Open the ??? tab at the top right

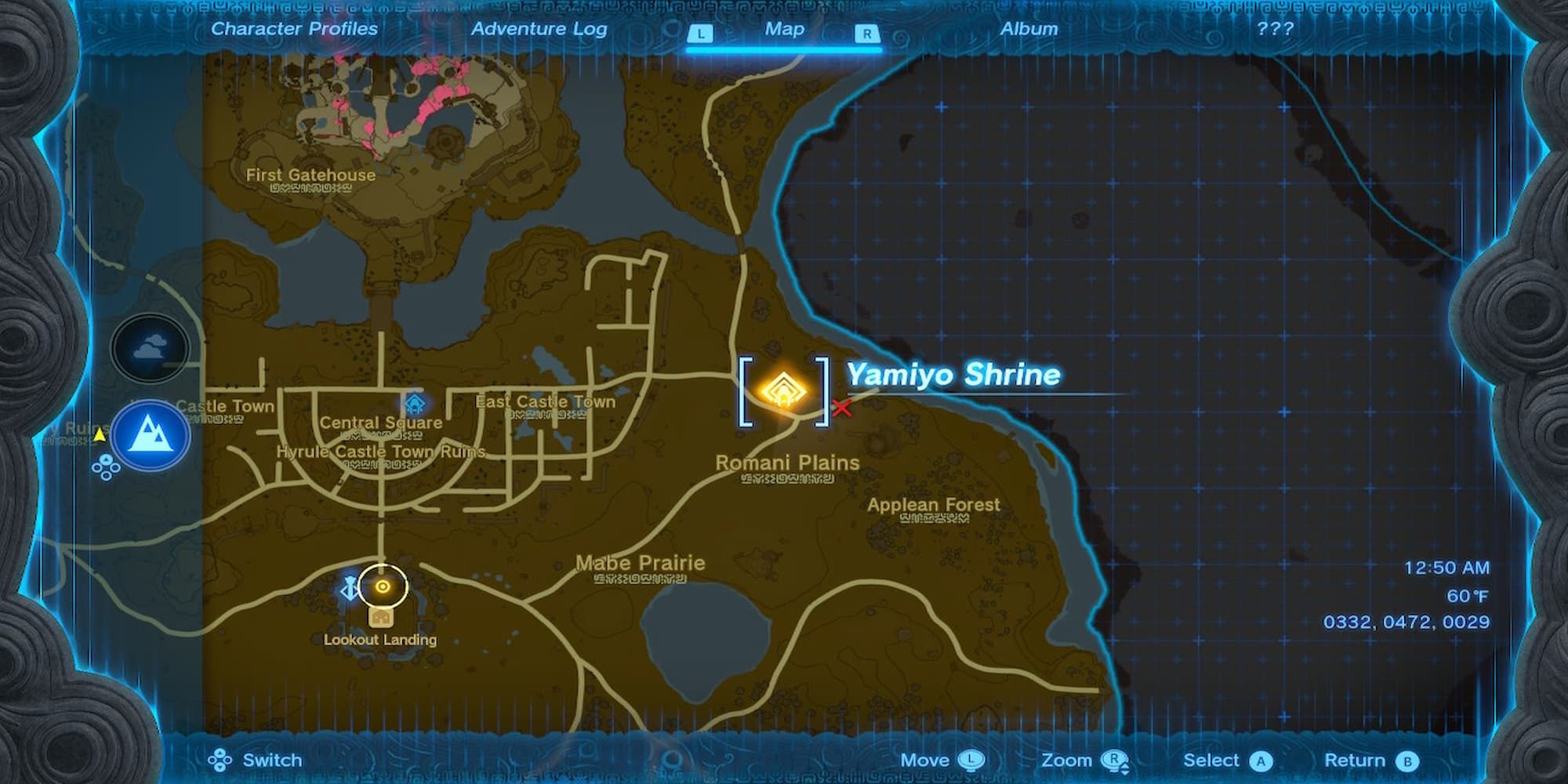tap(1276, 29)
